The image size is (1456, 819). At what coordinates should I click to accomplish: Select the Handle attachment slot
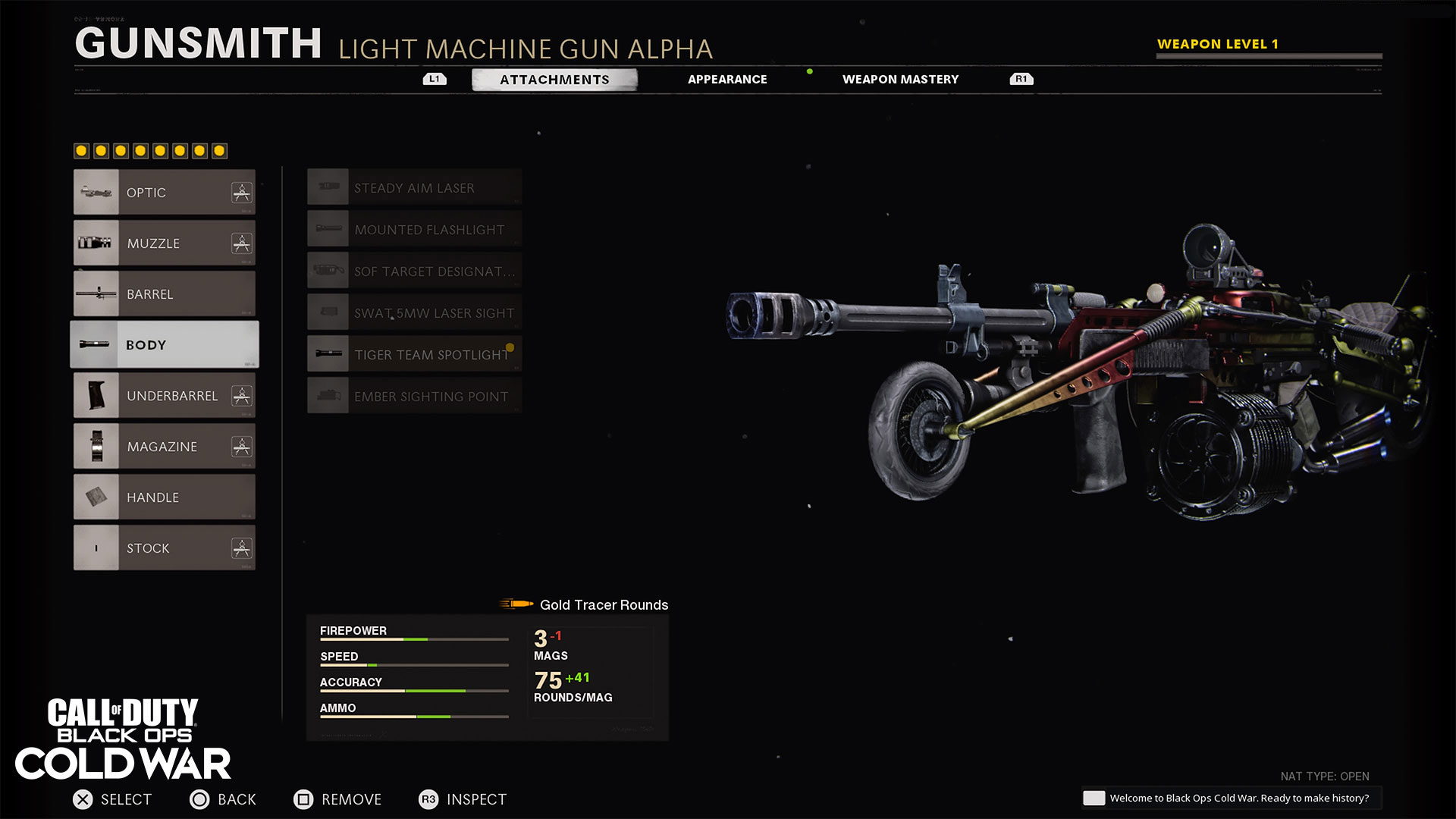tap(165, 497)
